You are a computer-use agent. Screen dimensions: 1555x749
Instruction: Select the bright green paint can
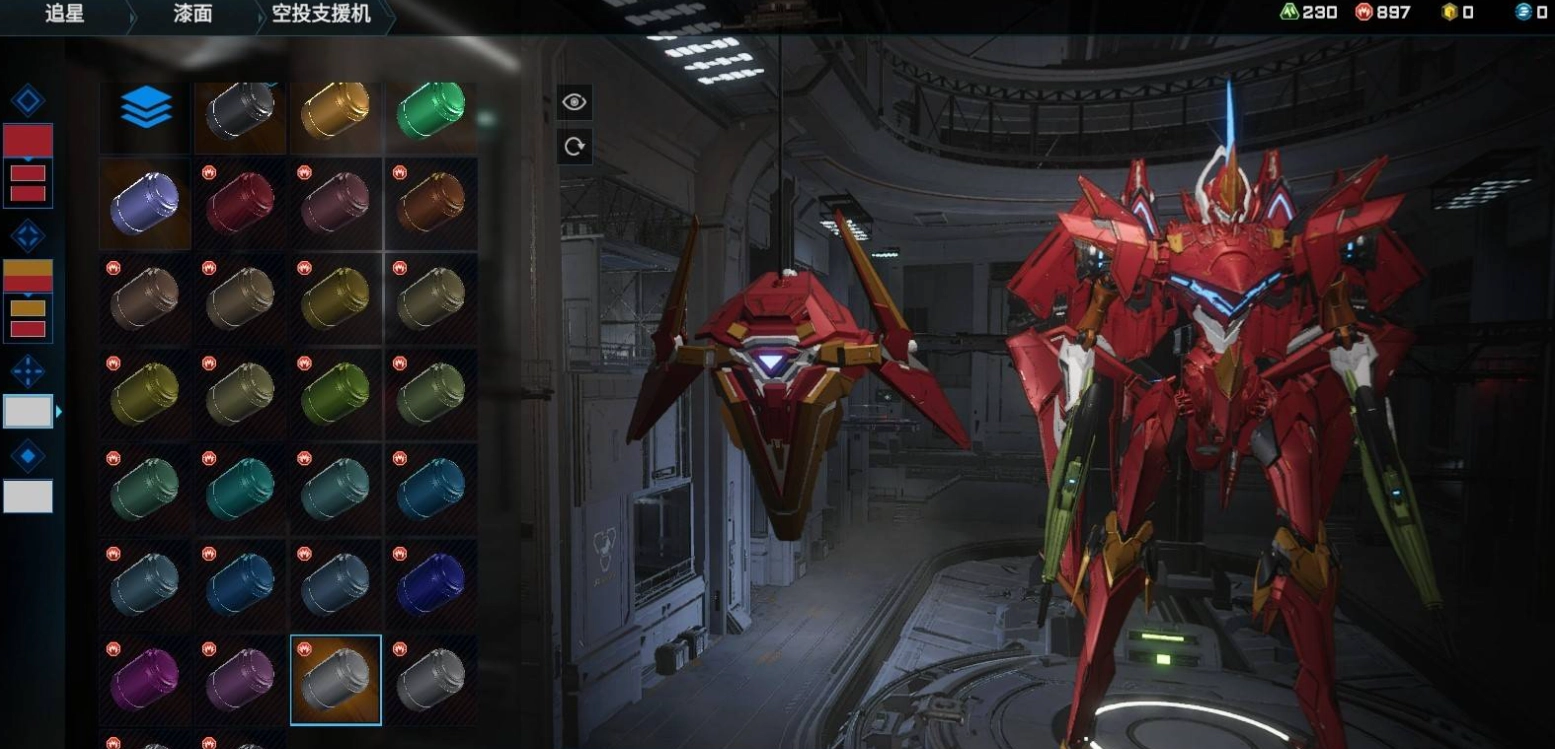[x=431, y=109]
